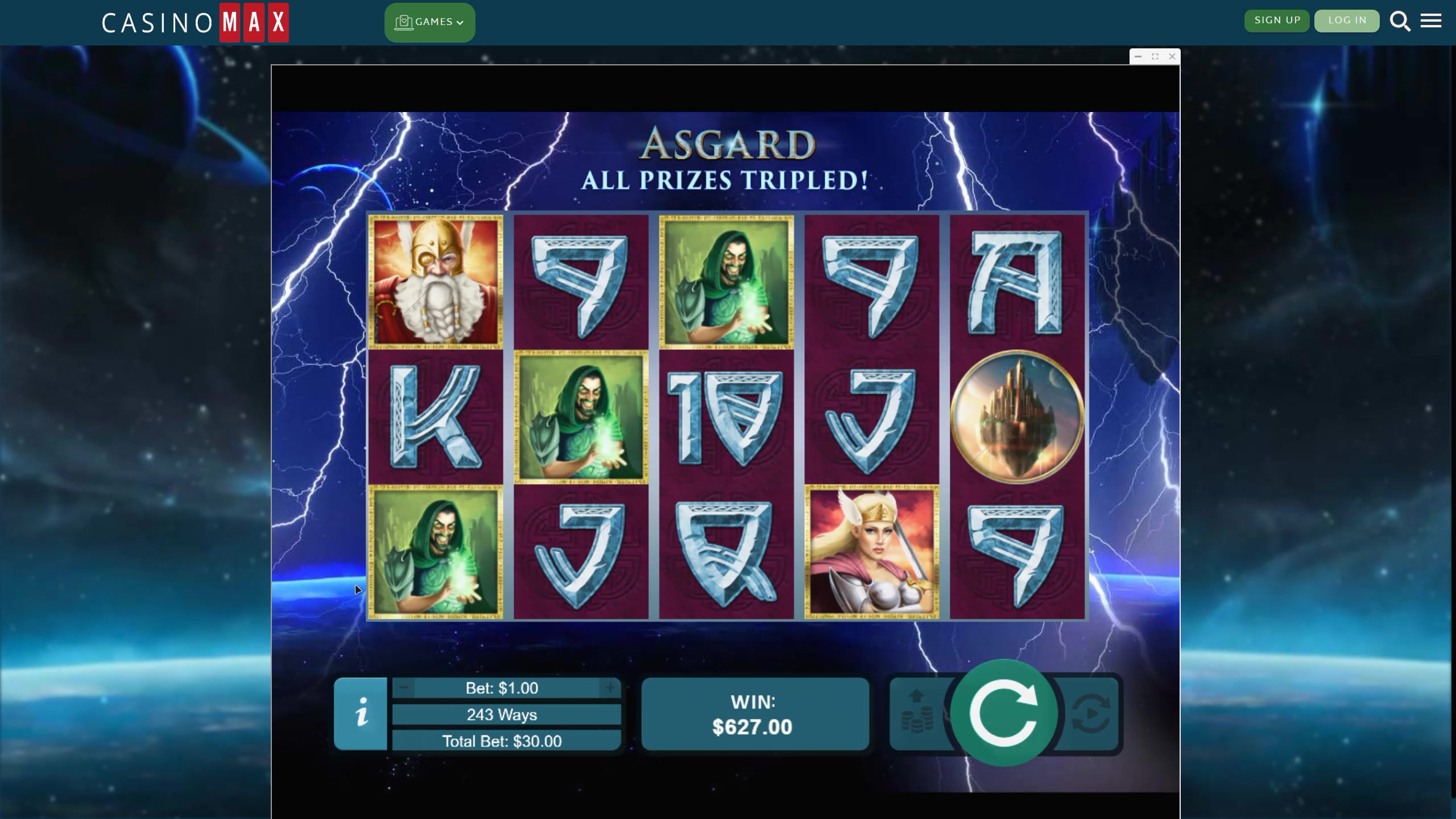1456x819 pixels.
Task: Go to the CasinoMax home logo
Action: point(195,23)
